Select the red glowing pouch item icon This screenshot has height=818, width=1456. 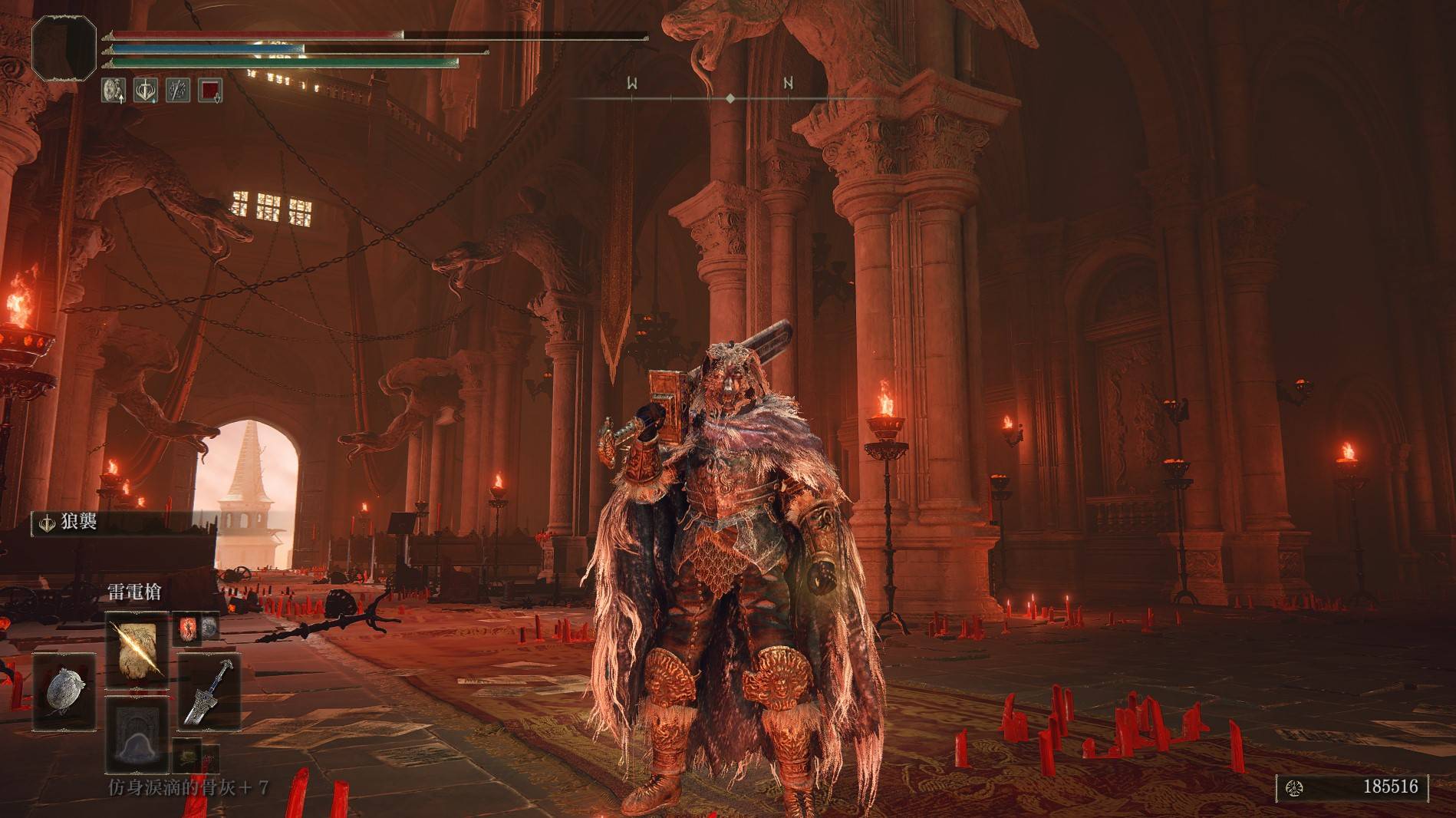tap(188, 628)
